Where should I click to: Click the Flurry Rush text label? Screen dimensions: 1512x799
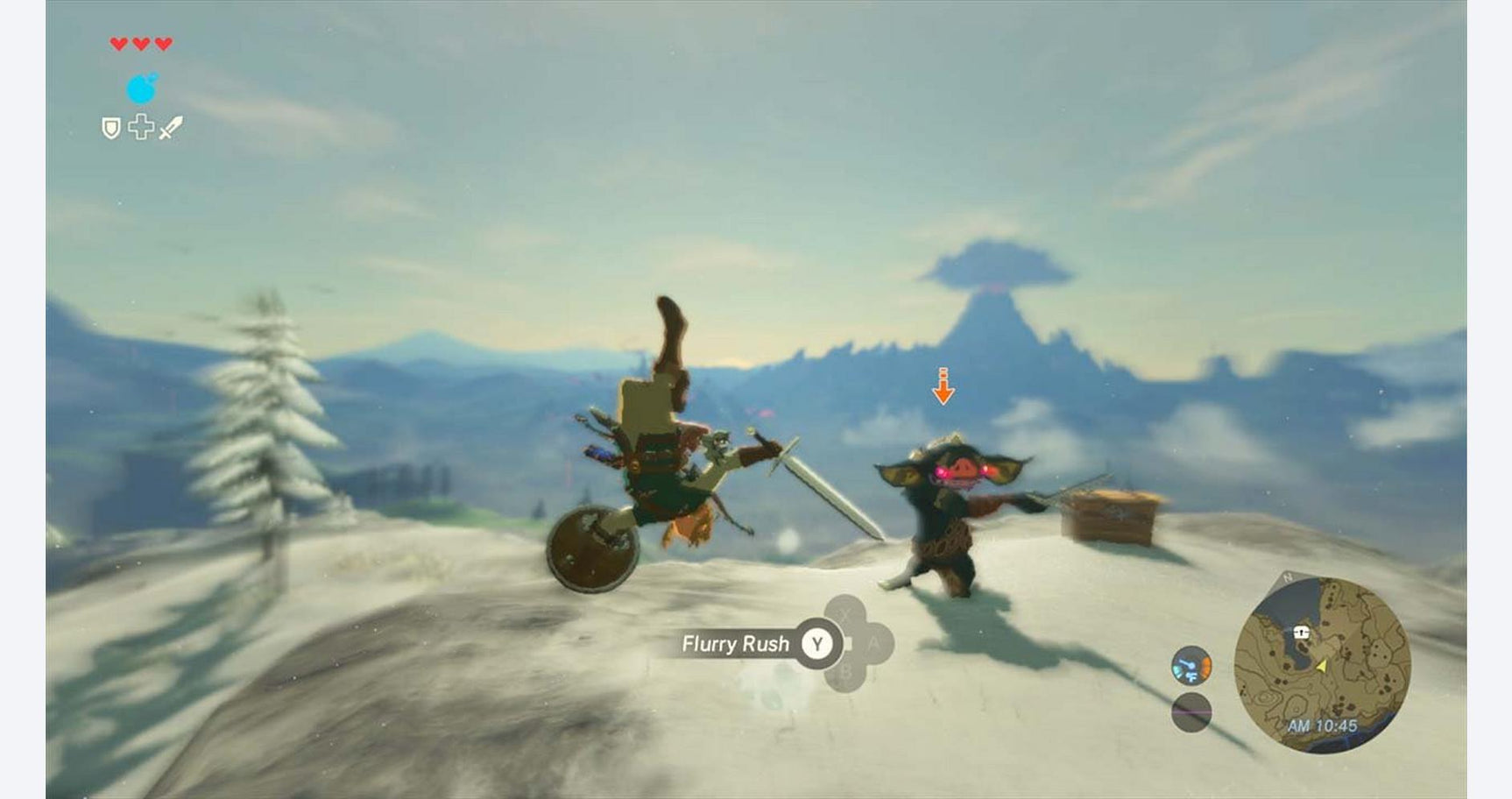point(734,642)
